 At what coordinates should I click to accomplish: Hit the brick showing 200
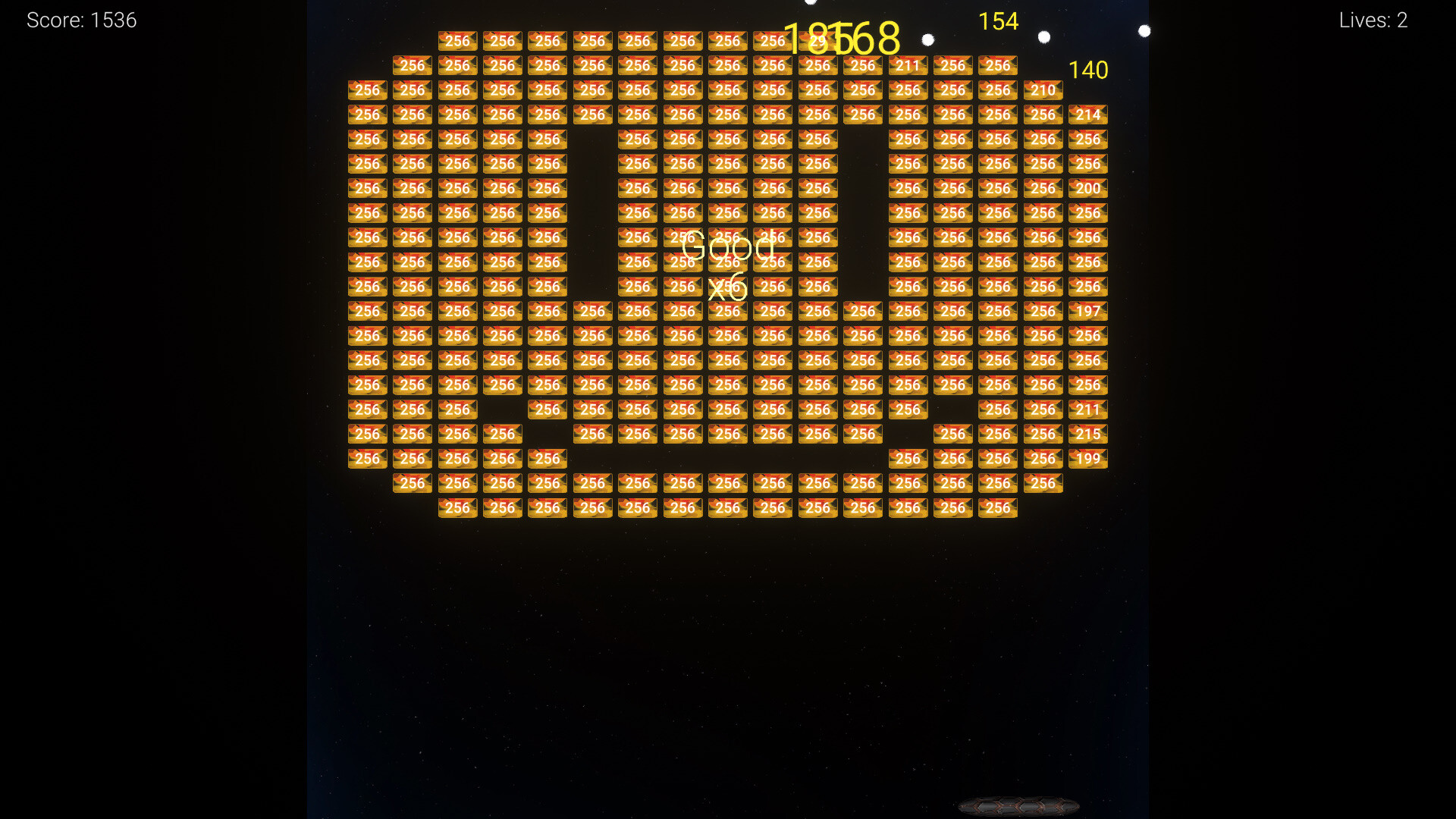[x=1088, y=188]
